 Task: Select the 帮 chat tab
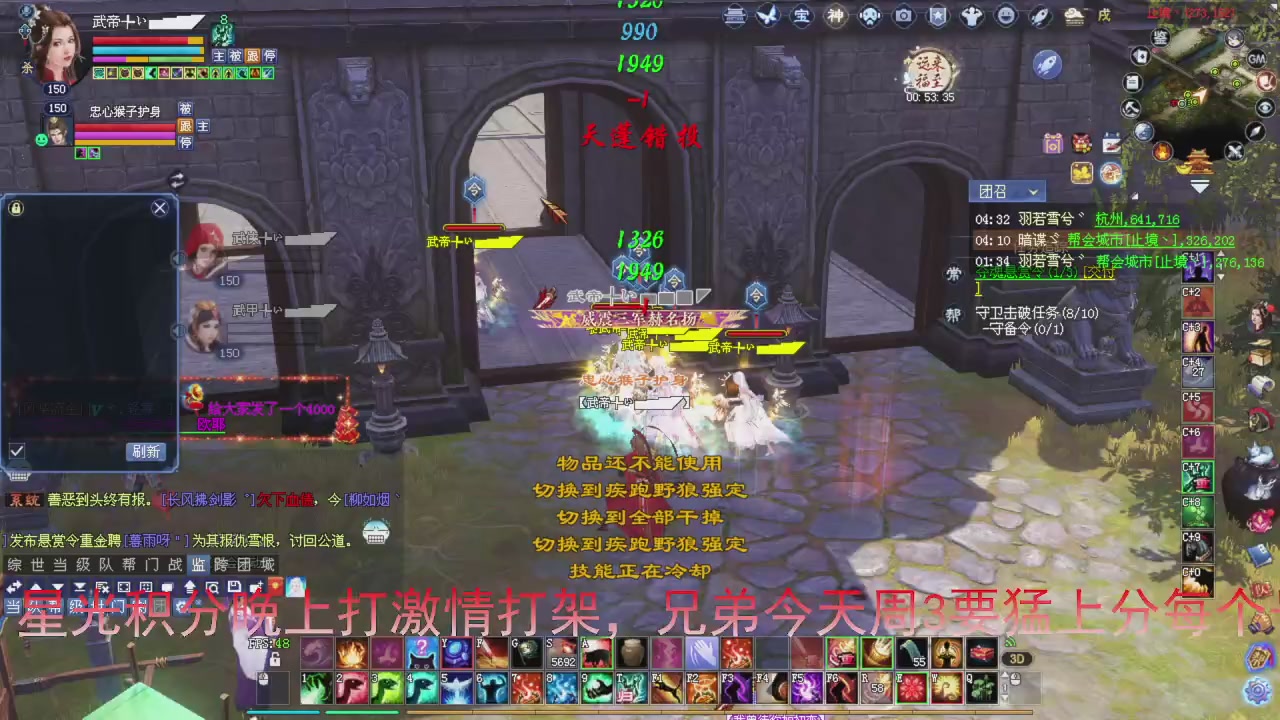point(130,562)
